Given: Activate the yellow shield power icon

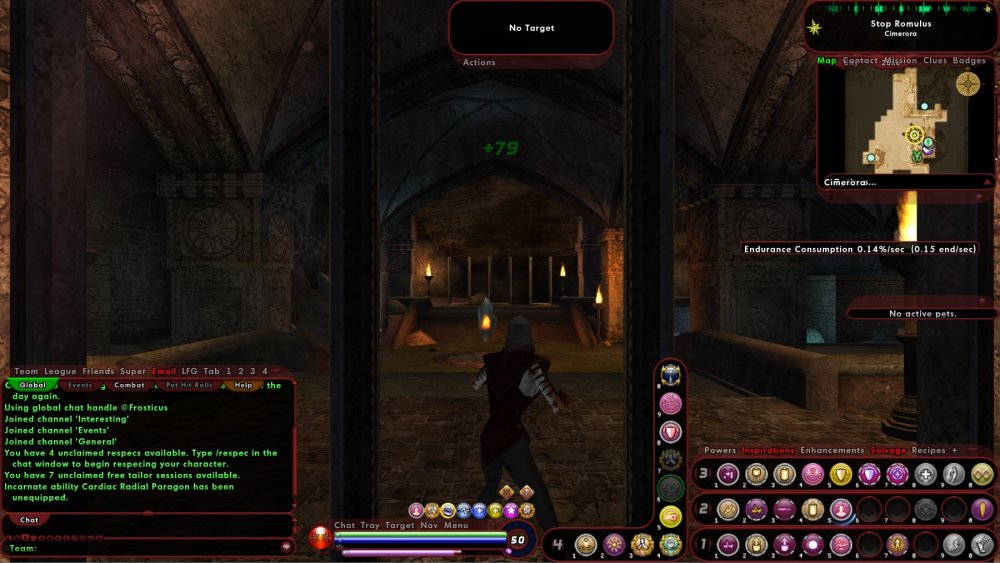Looking at the screenshot, I should pos(841,474).
